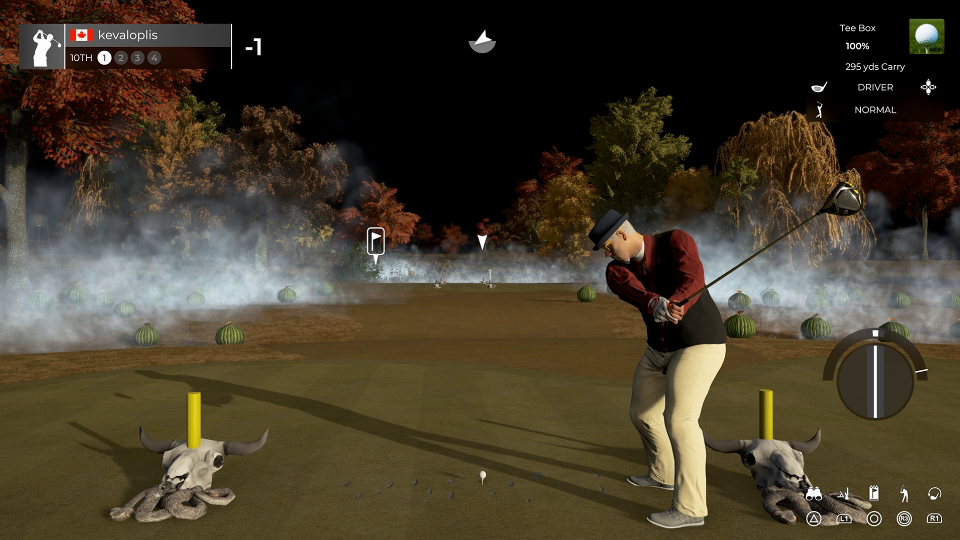Select the kevaloplis player card
Image resolution: width=960 pixels, height=540 pixels.
coord(125,46)
